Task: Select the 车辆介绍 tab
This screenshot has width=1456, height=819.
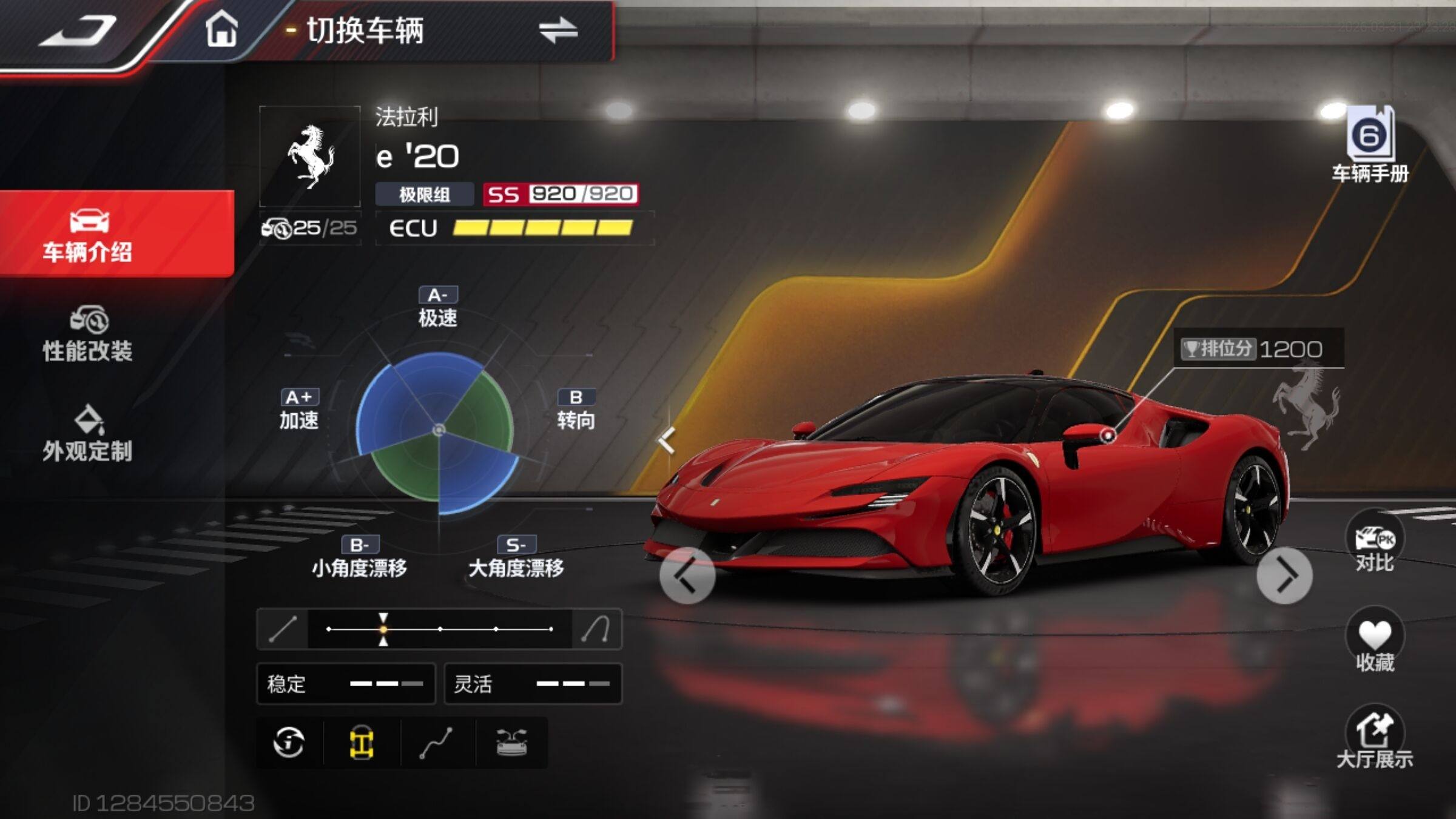Action: pyautogui.click(x=88, y=234)
